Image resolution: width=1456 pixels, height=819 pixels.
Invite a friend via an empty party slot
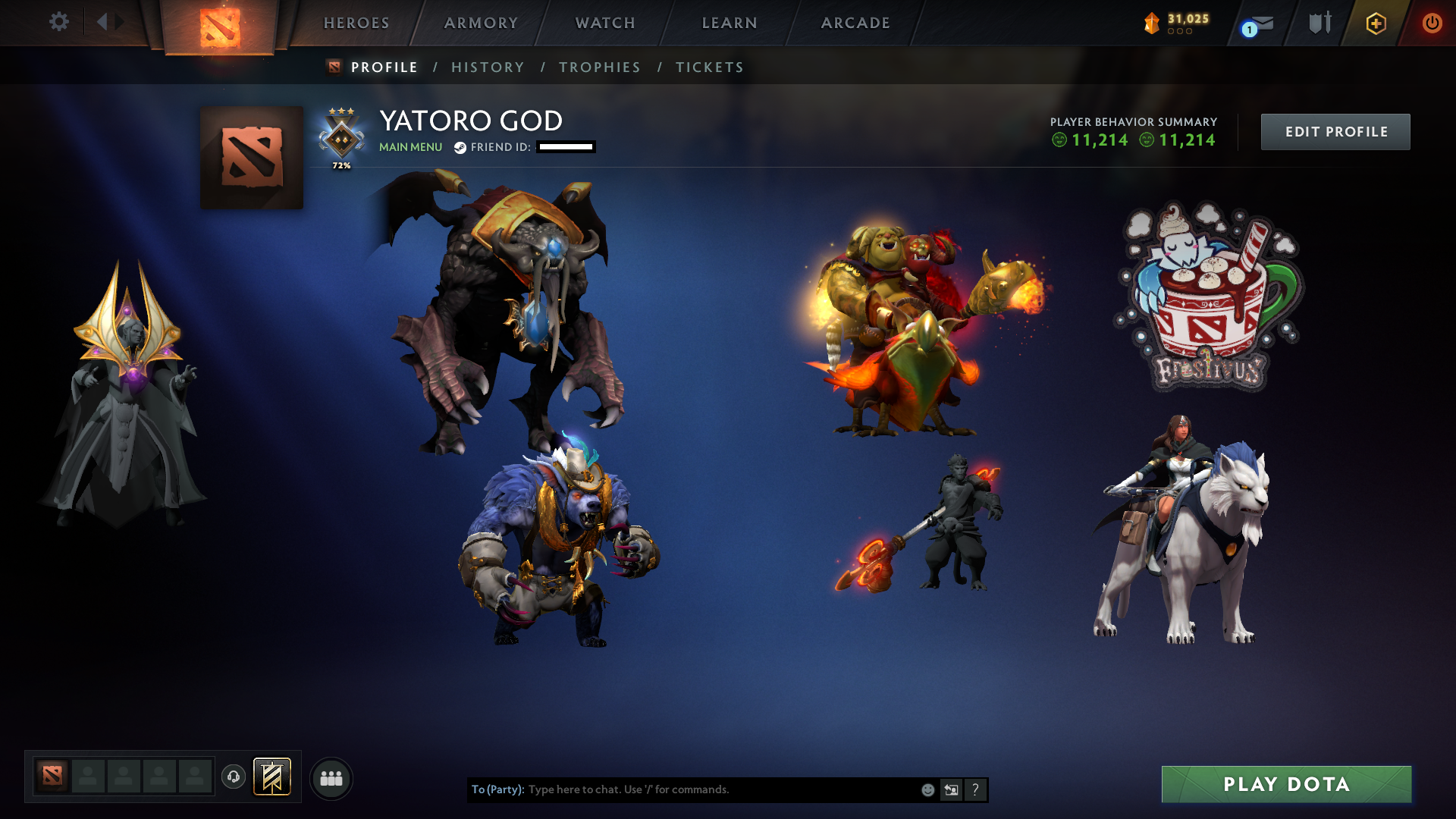(x=89, y=777)
